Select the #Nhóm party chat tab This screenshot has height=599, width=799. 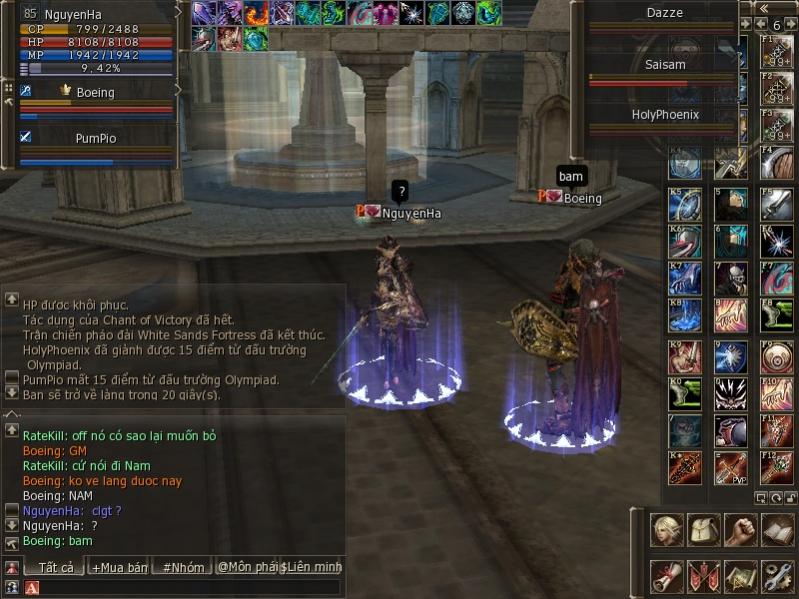[x=183, y=567]
